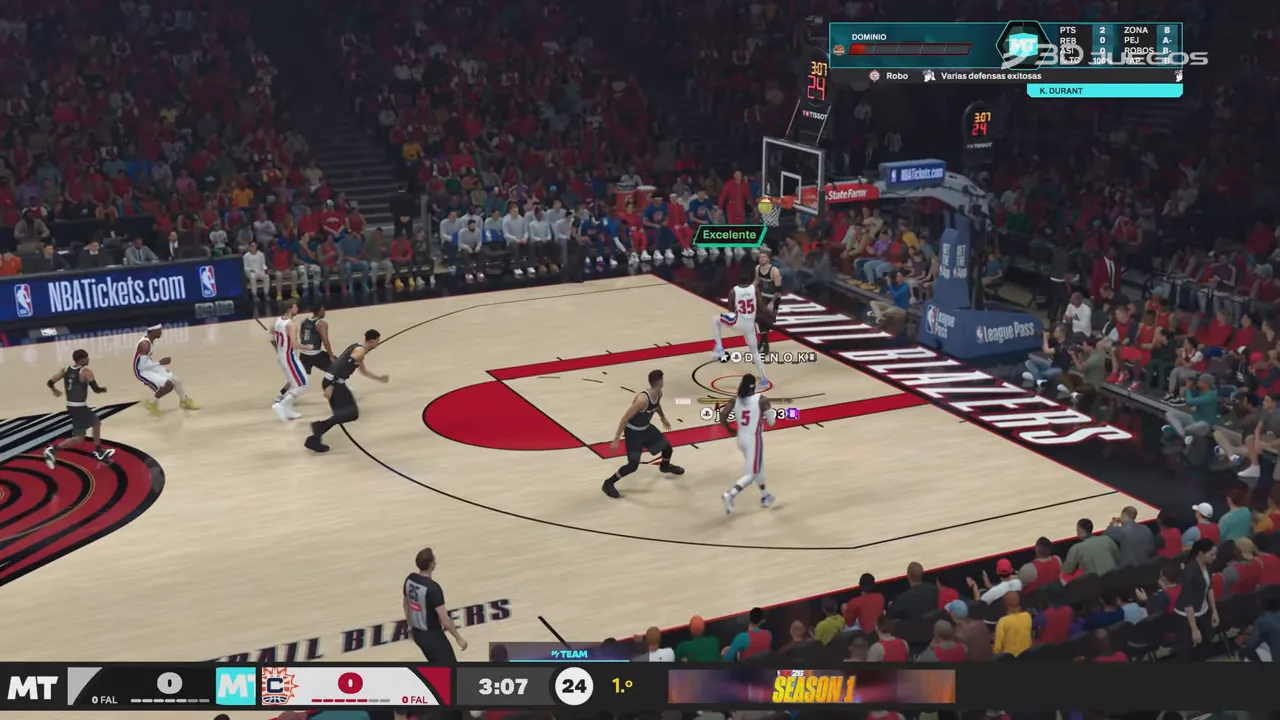Click the MT logo on the scoreboard
This screenshot has height=720, width=1280.
pyautogui.click(x=235, y=684)
